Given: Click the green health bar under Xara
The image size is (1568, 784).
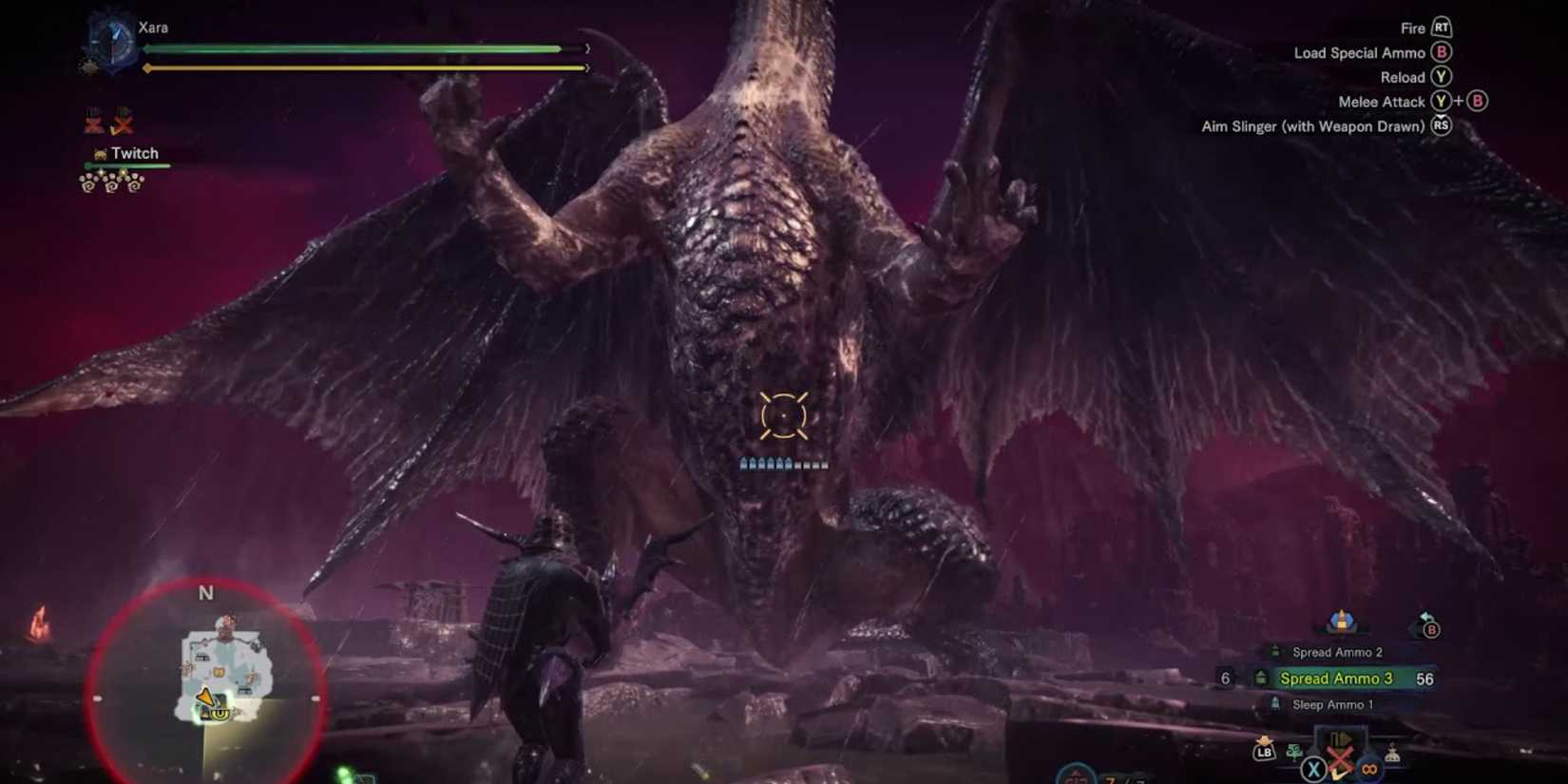Looking at the screenshot, I should click(352, 48).
